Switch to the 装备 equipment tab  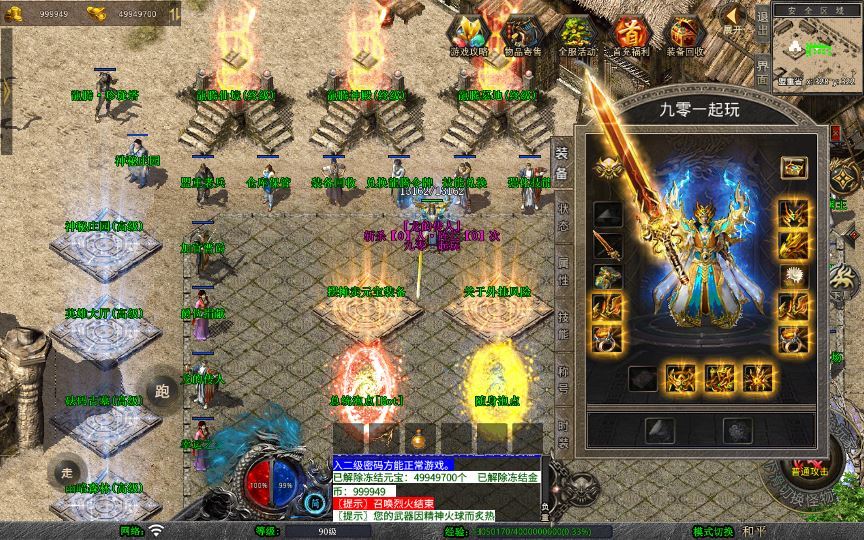point(562,164)
